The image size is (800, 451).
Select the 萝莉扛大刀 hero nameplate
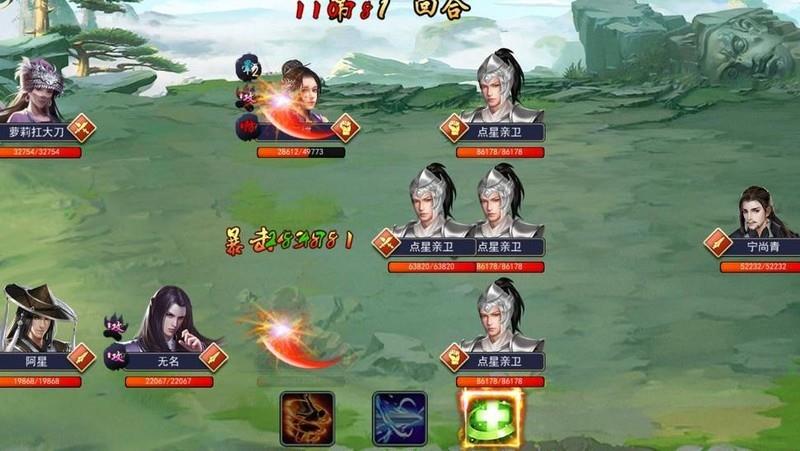click(36, 131)
